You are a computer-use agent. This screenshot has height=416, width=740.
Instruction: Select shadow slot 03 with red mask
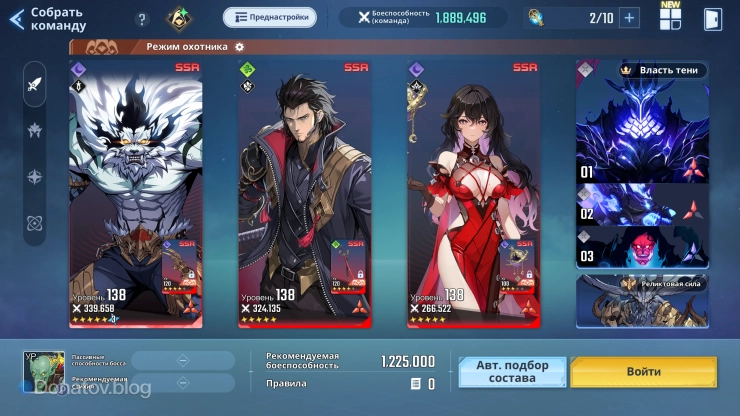pos(642,247)
